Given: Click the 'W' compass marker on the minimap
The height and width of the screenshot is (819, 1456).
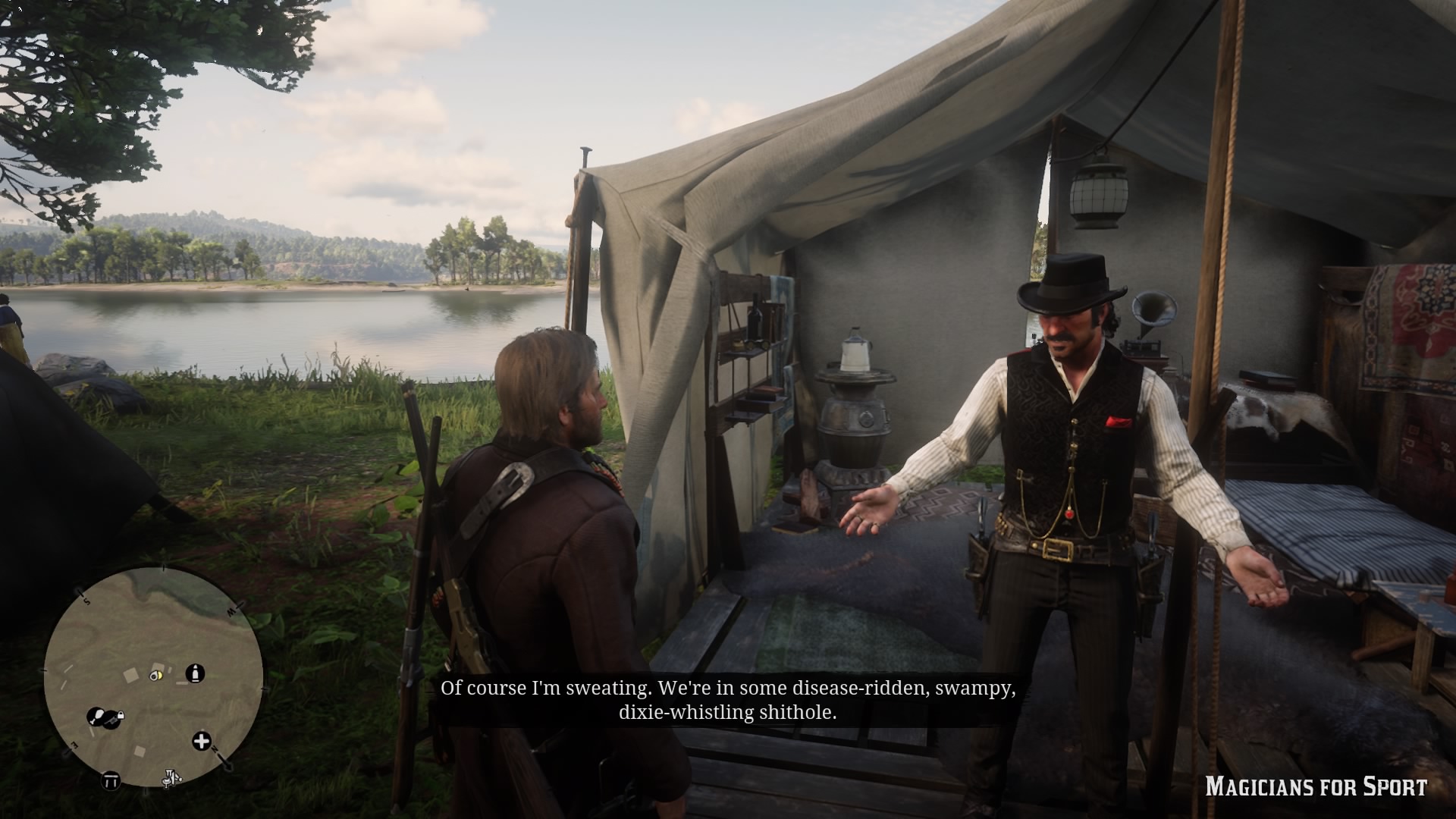Looking at the screenshot, I should click(x=230, y=611).
